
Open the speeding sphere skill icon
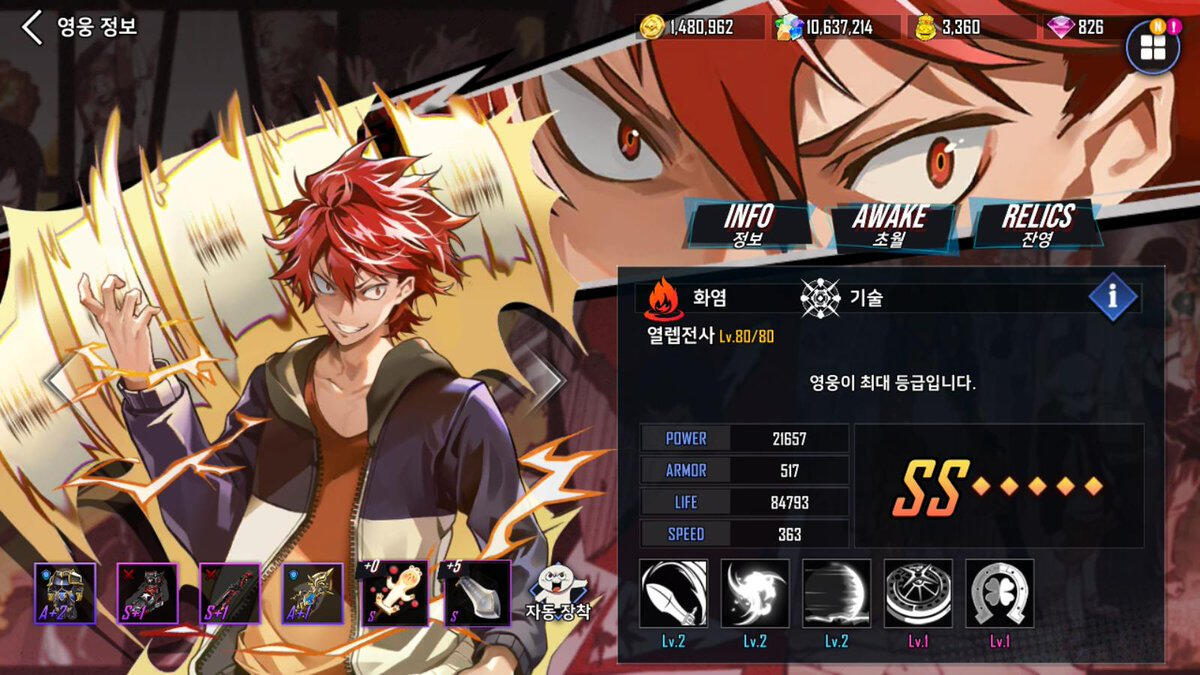point(836,593)
